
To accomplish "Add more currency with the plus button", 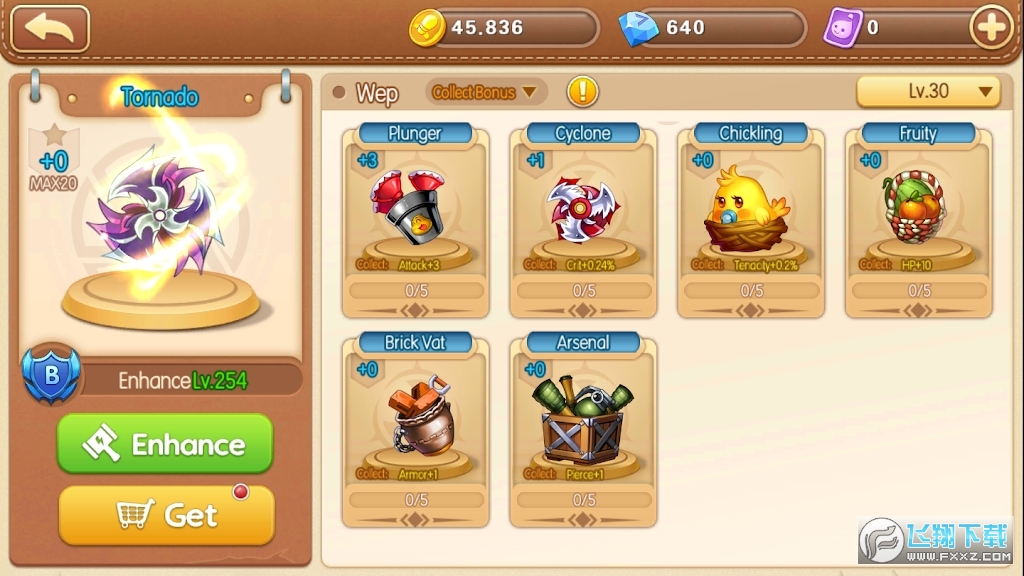I will coord(991,28).
